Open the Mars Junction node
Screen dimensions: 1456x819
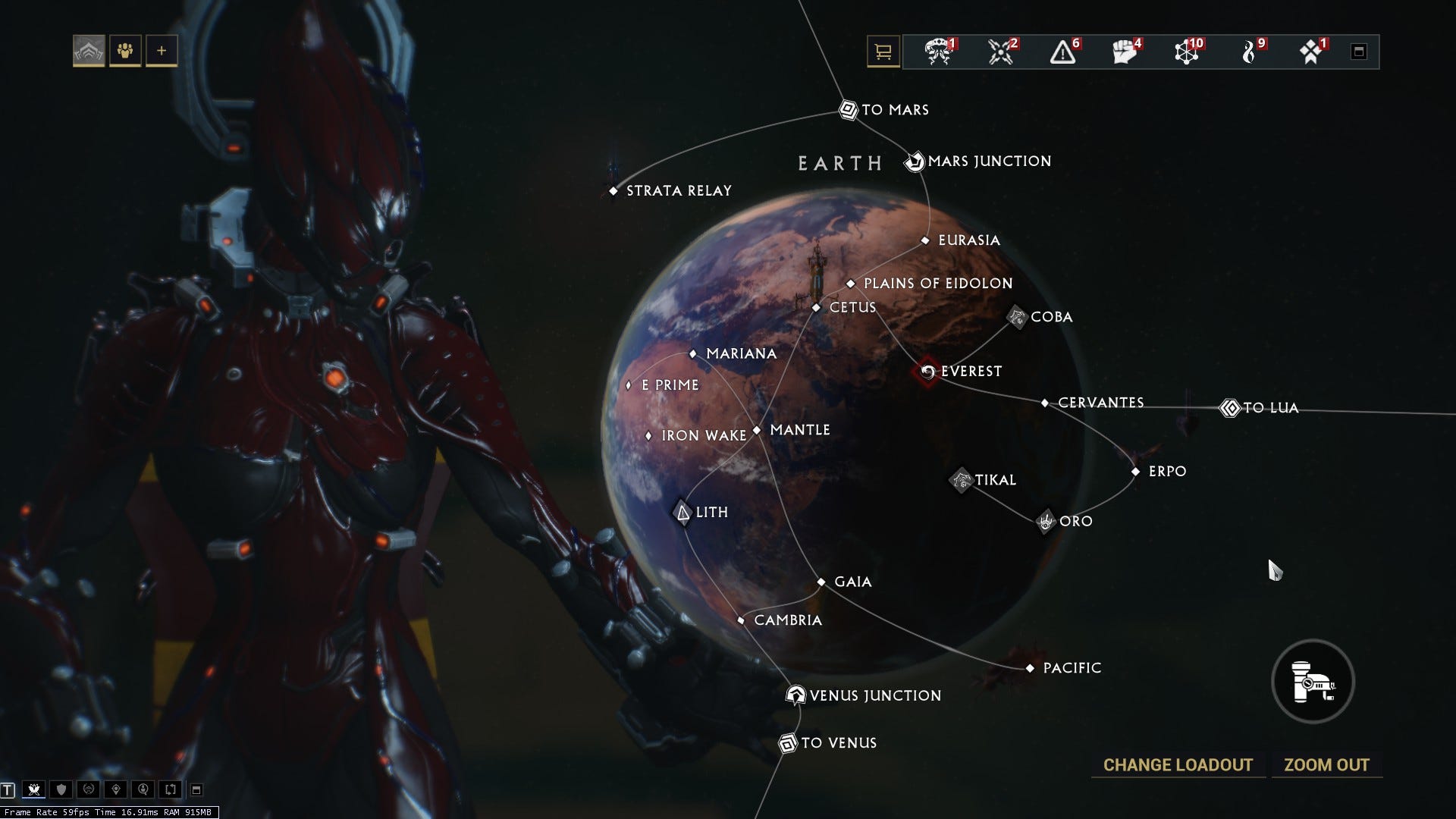915,162
